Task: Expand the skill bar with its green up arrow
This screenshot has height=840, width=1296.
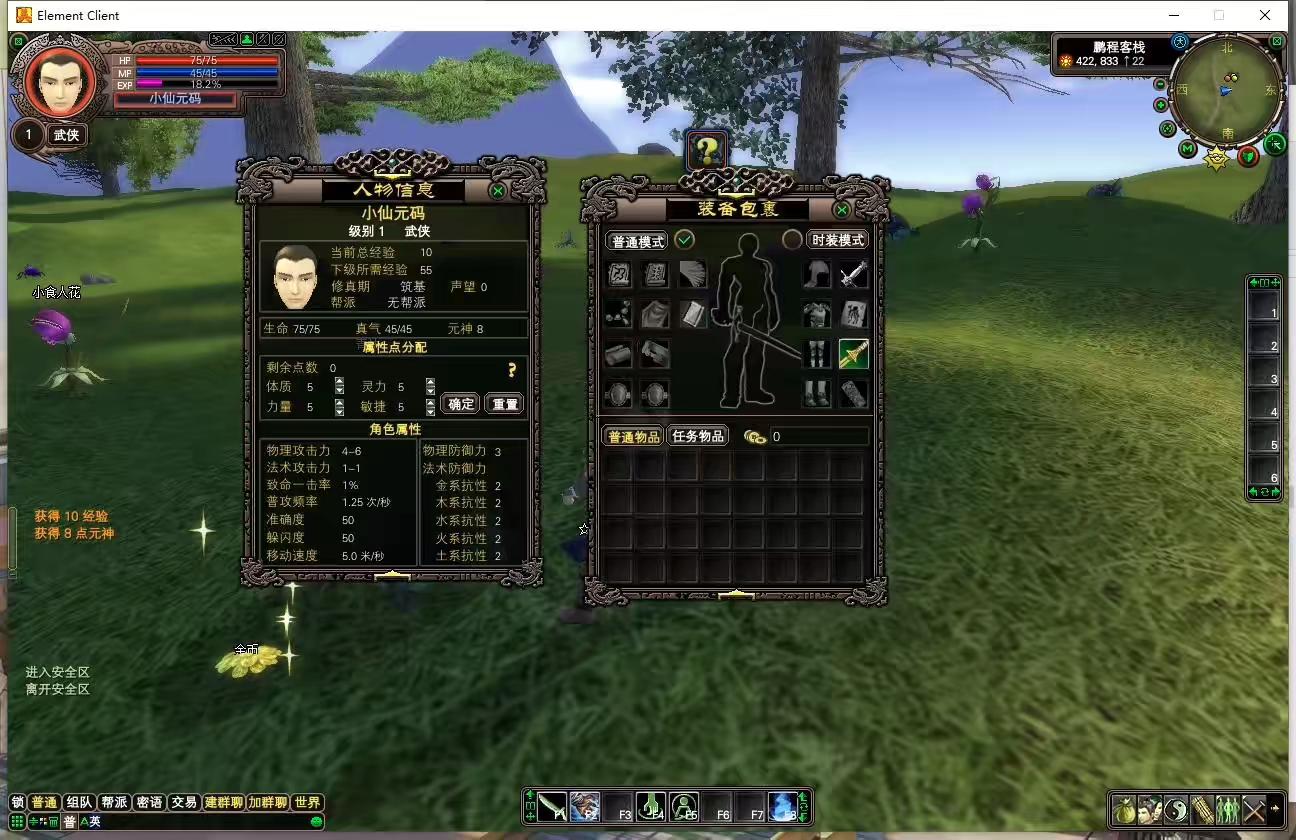Action: click(529, 794)
